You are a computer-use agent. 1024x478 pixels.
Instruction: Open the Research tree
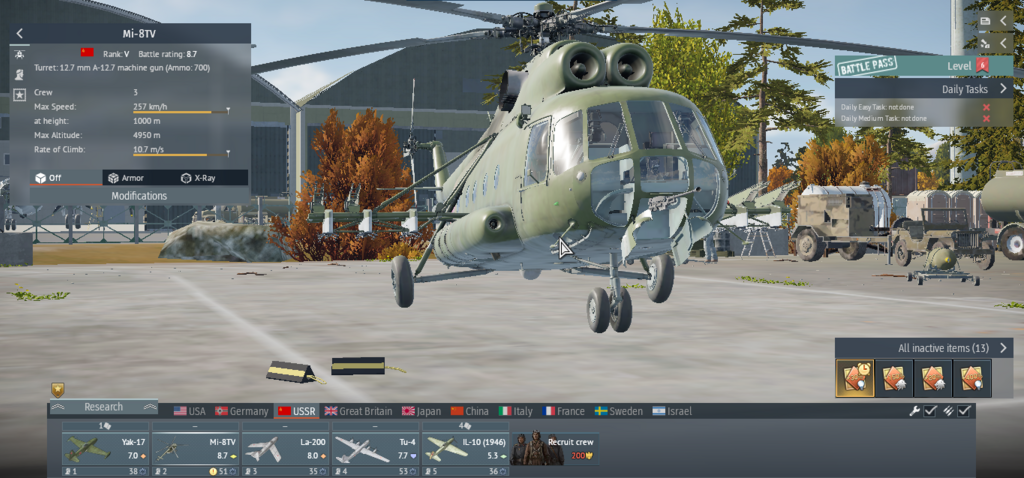pyautogui.click(x=103, y=407)
